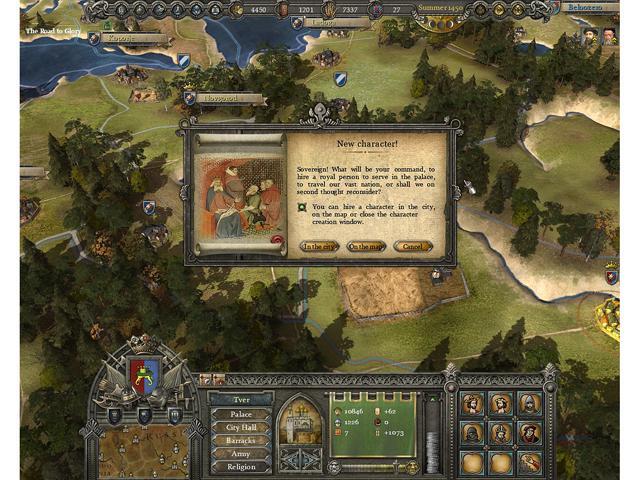This screenshot has height=480, width=640.
Task: Open the Palace section for Tver
Action: pos(240,414)
